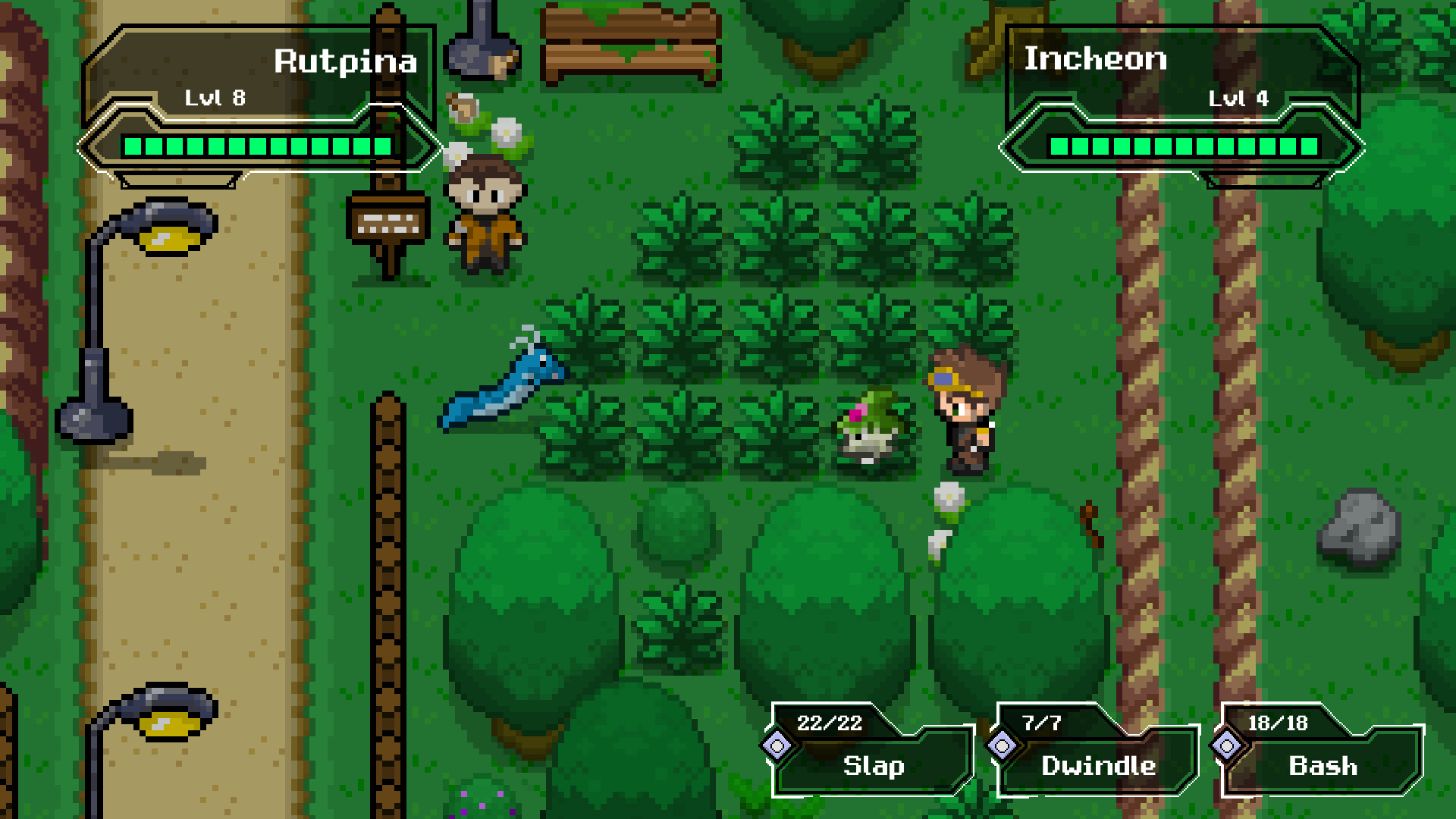Use the Bash move
The width and height of the screenshot is (1456, 819).
tap(1322, 766)
